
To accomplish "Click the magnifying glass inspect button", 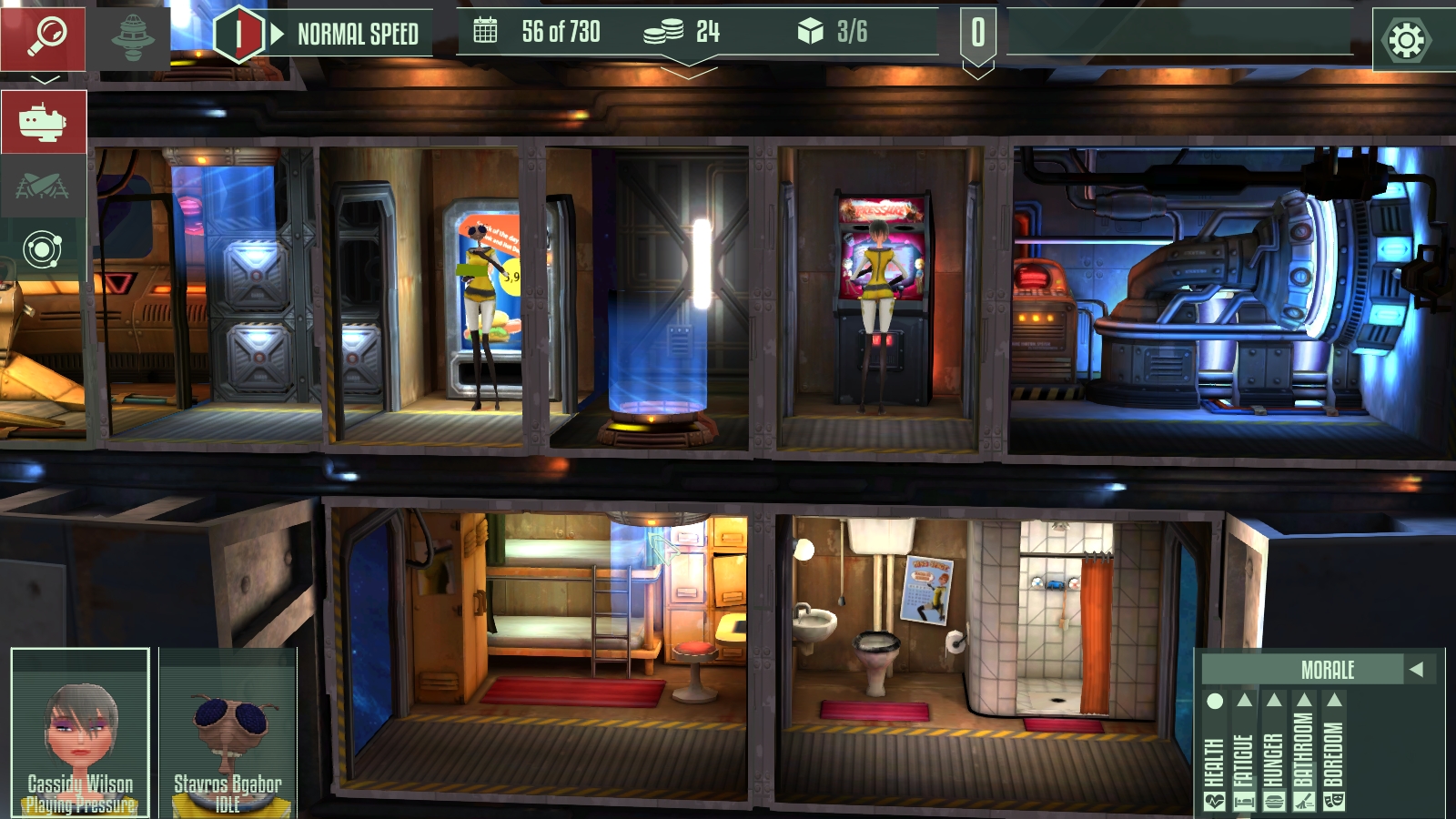I will click(43, 38).
